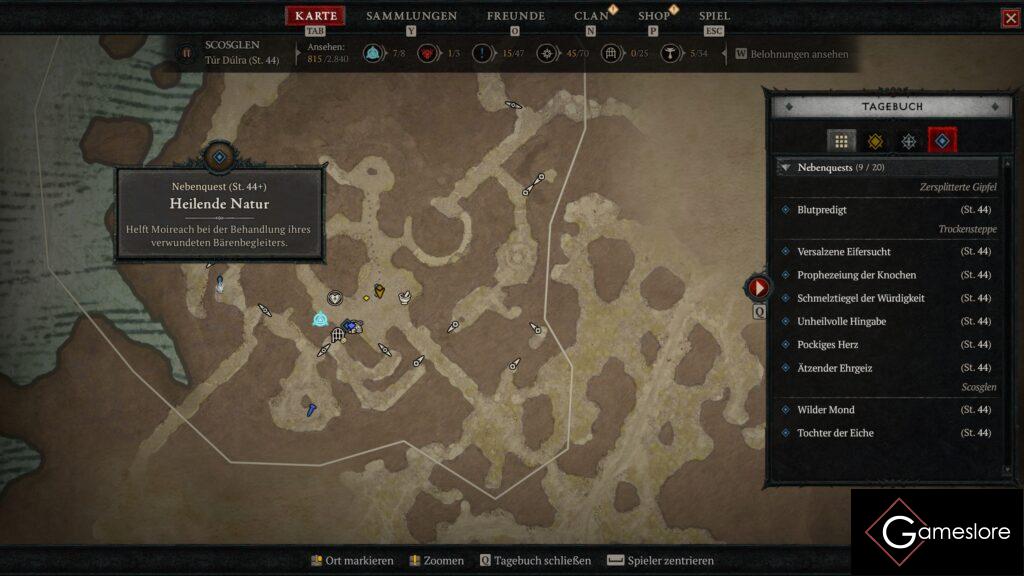Choose the Wilder Mond quest

pos(825,410)
